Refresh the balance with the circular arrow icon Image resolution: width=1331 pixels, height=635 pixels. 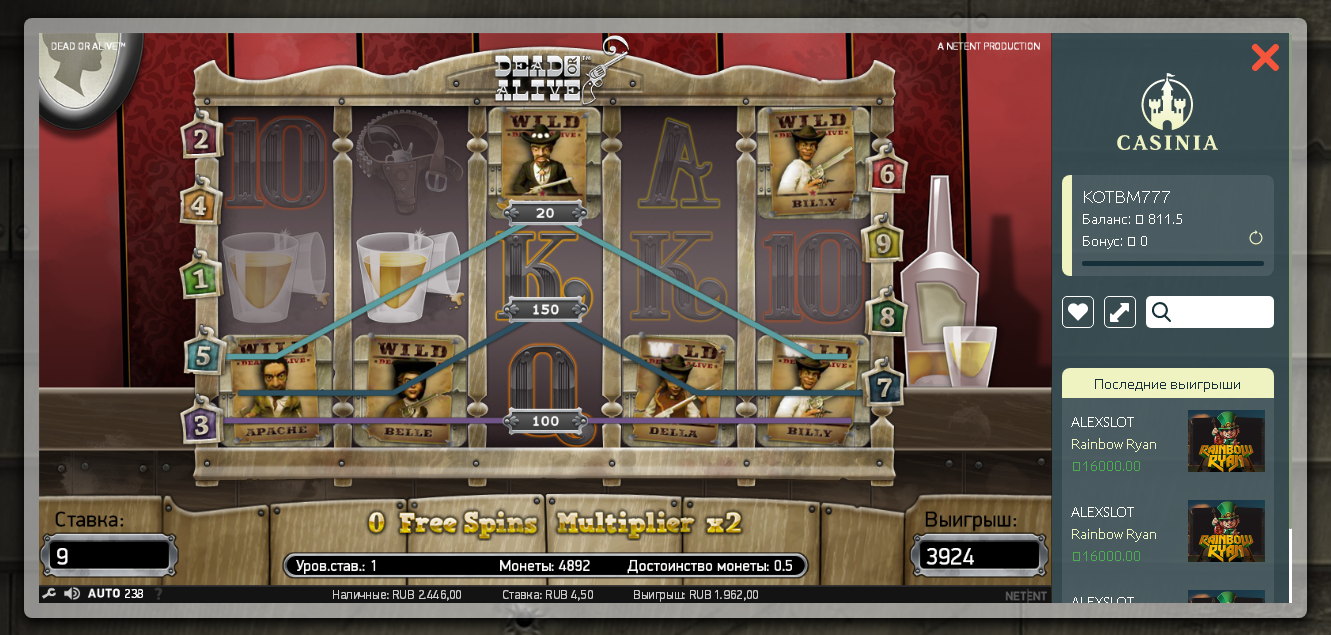point(1256,239)
